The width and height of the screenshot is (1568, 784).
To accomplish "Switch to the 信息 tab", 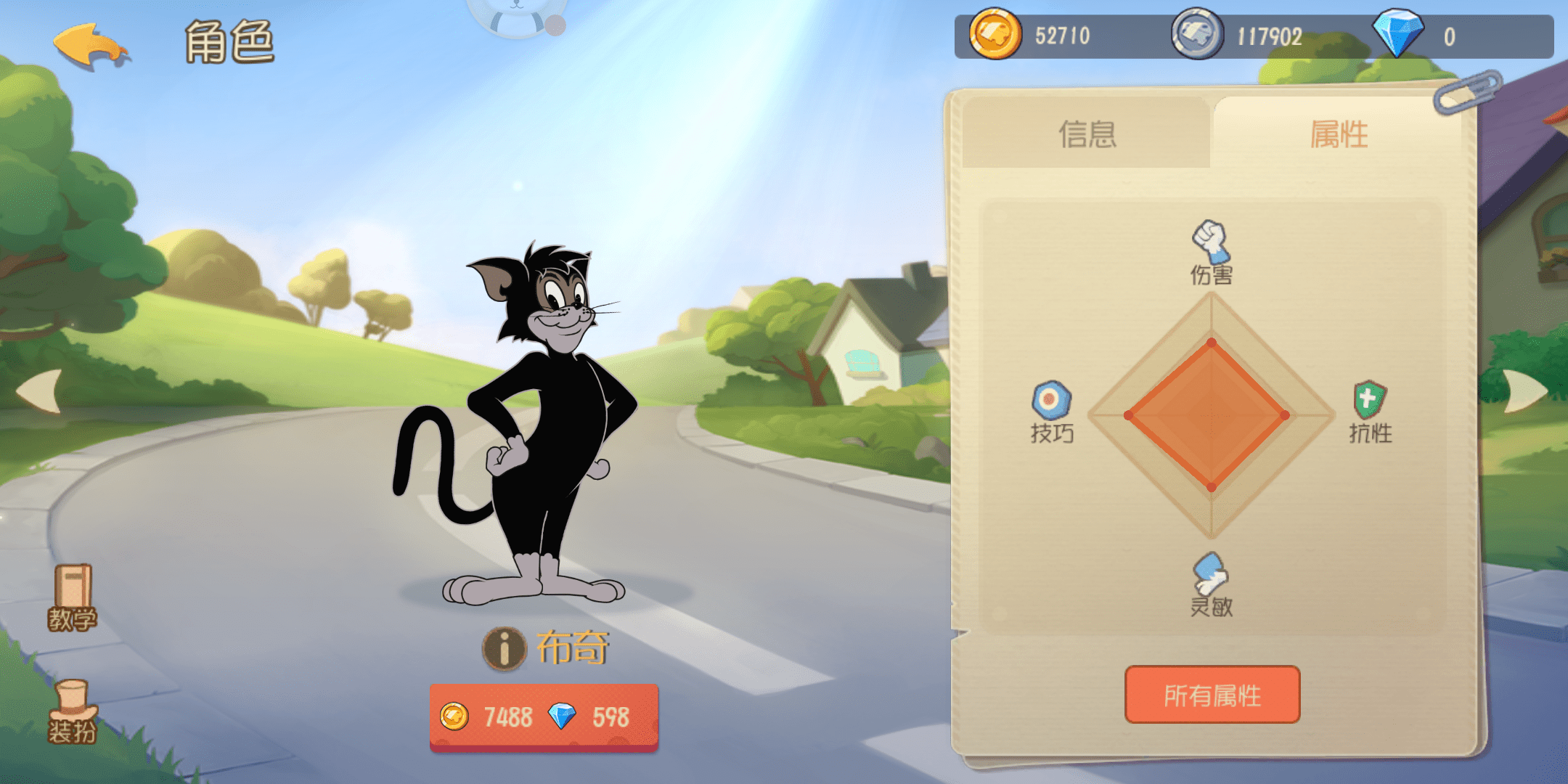I will point(1089,136).
